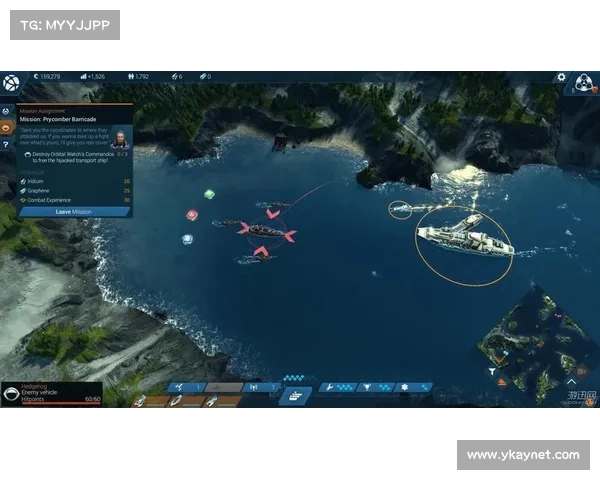Click the triangular emblem in the top-right corner
The height and width of the screenshot is (480, 600).
click(x=584, y=82)
